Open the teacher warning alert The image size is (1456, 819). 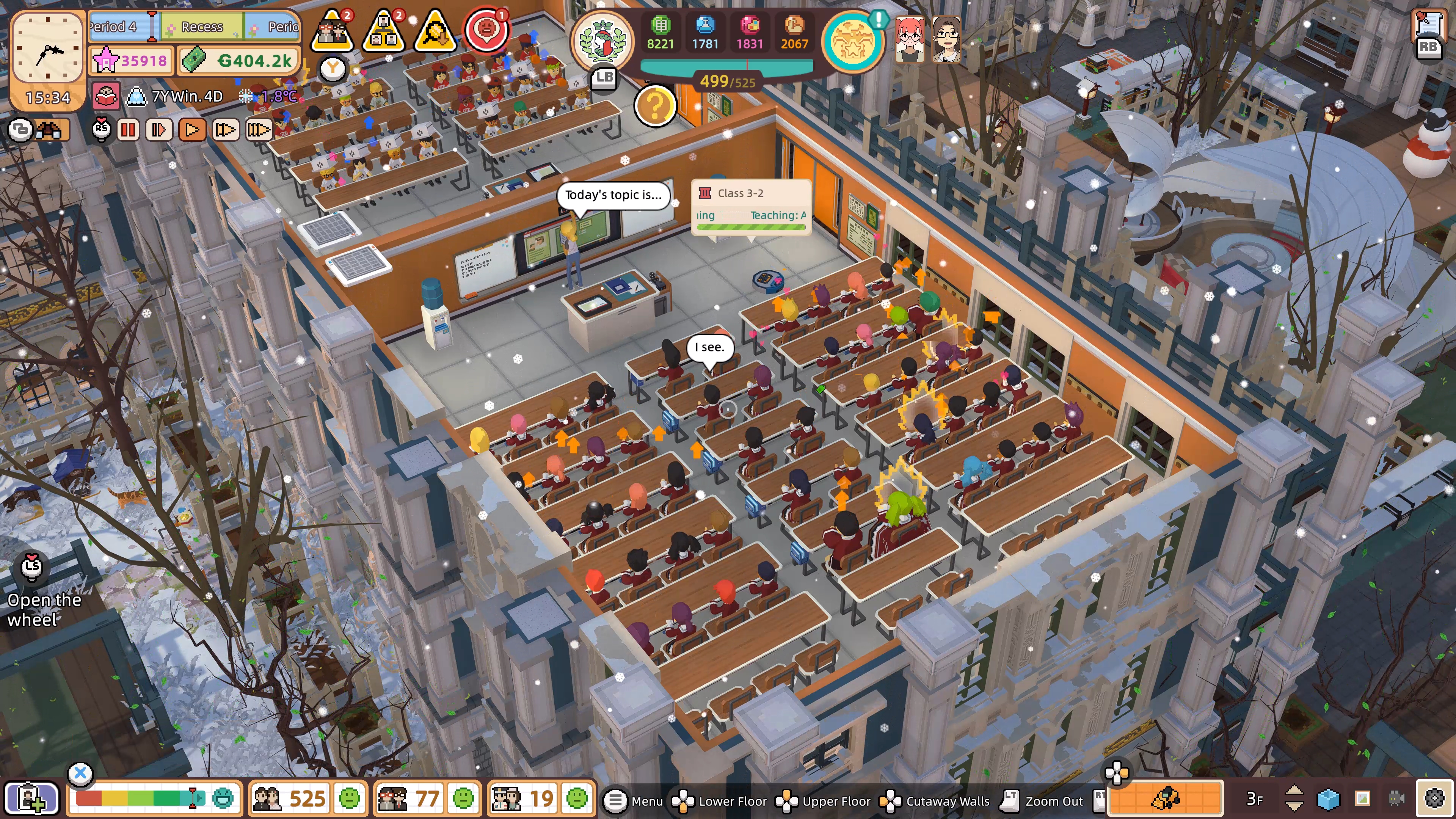click(333, 31)
